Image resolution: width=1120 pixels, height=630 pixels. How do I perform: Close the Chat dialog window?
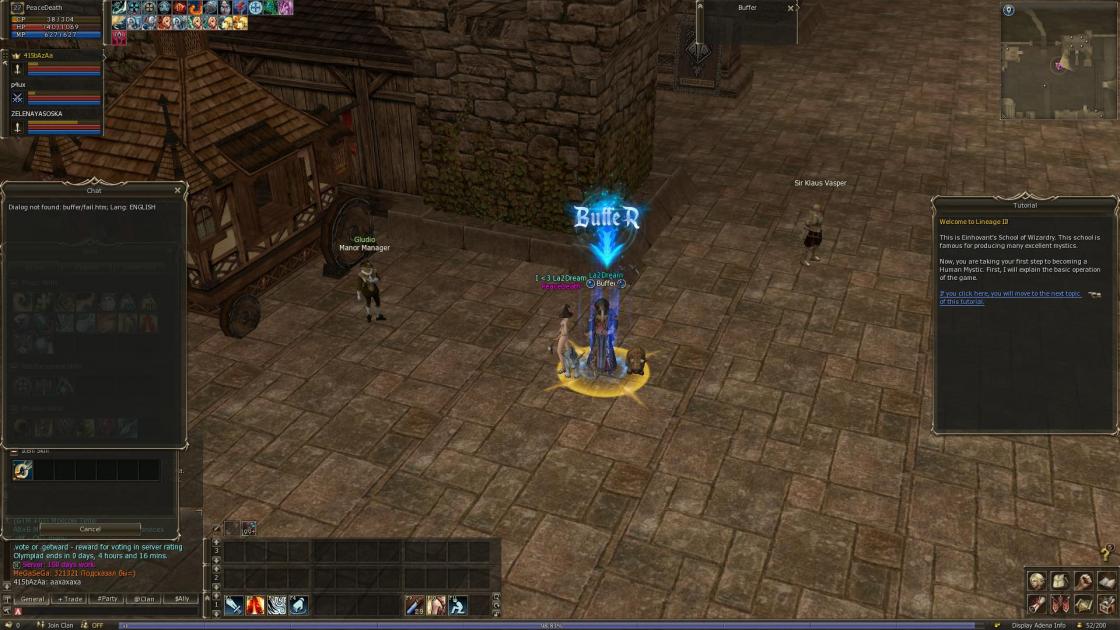(x=178, y=190)
